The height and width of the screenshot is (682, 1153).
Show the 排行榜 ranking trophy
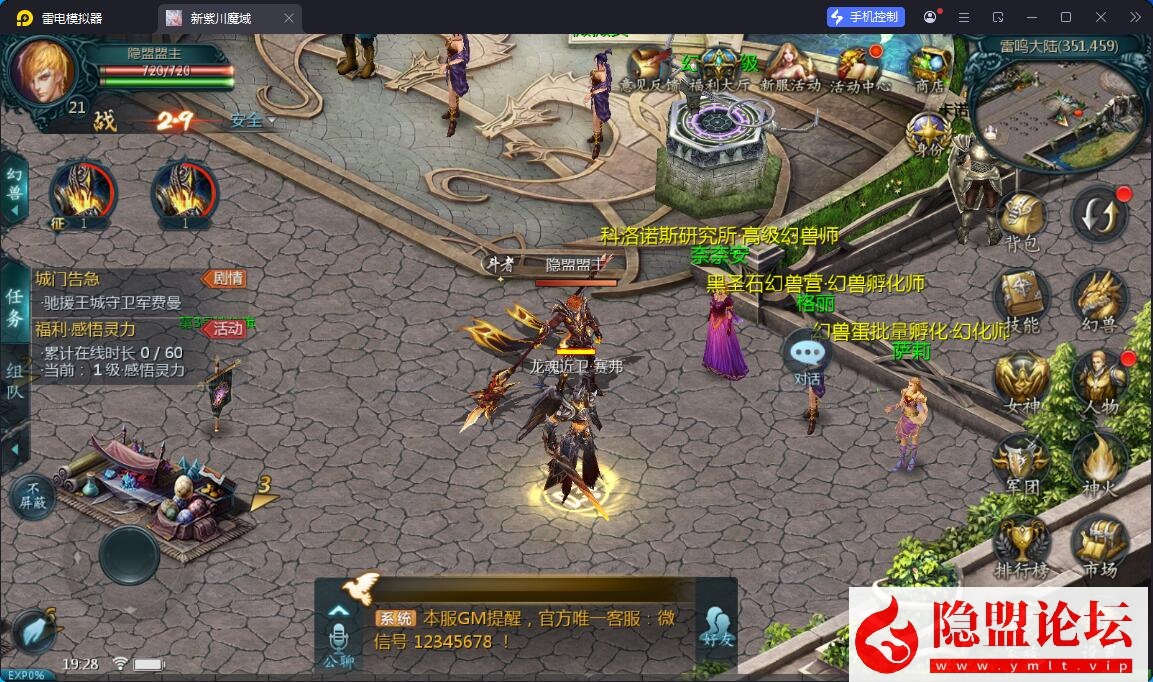[1021, 546]
